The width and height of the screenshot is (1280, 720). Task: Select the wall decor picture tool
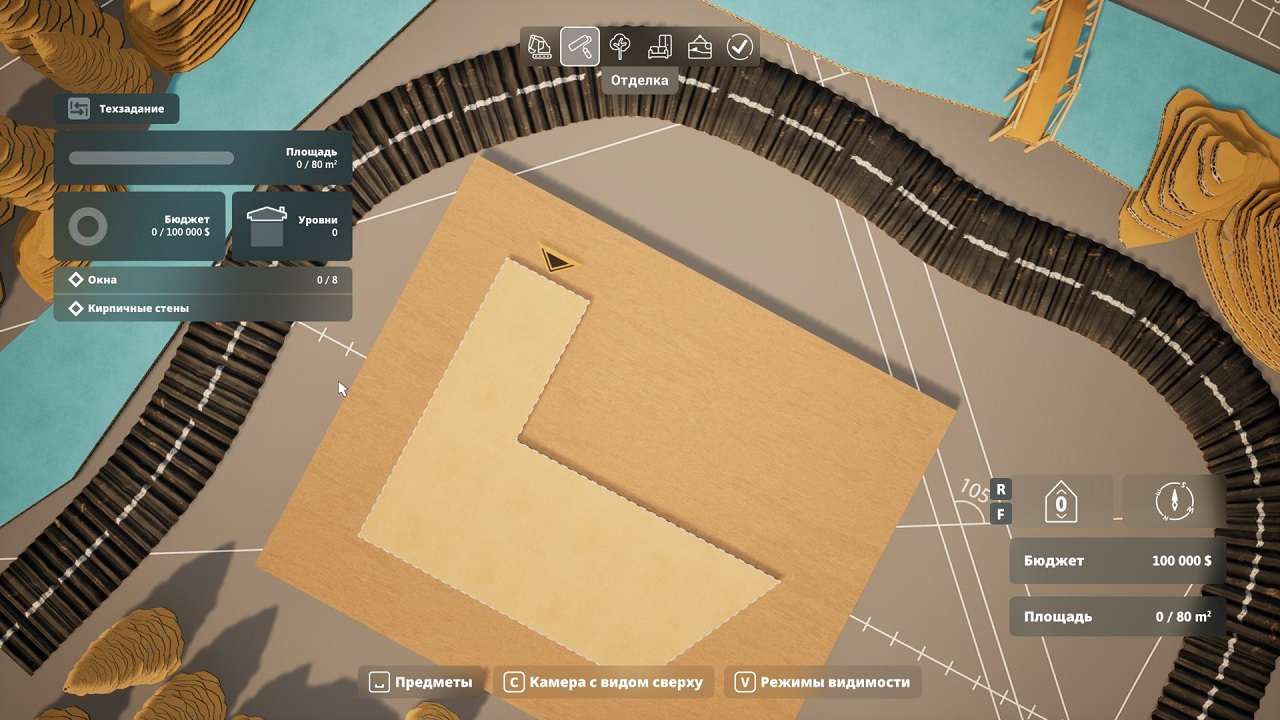click(699, 46)
